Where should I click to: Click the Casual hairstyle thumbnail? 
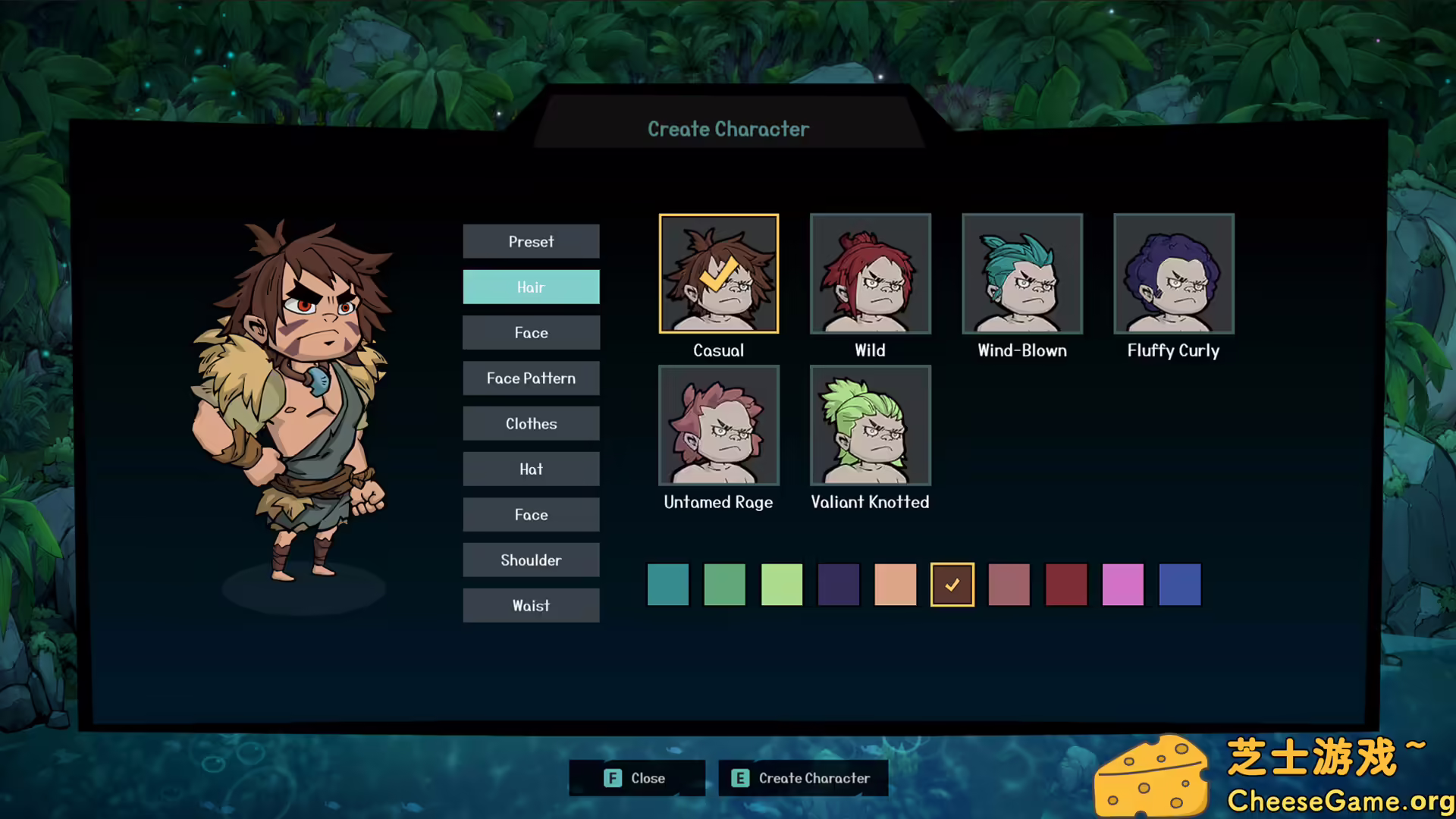pos(718,274)
